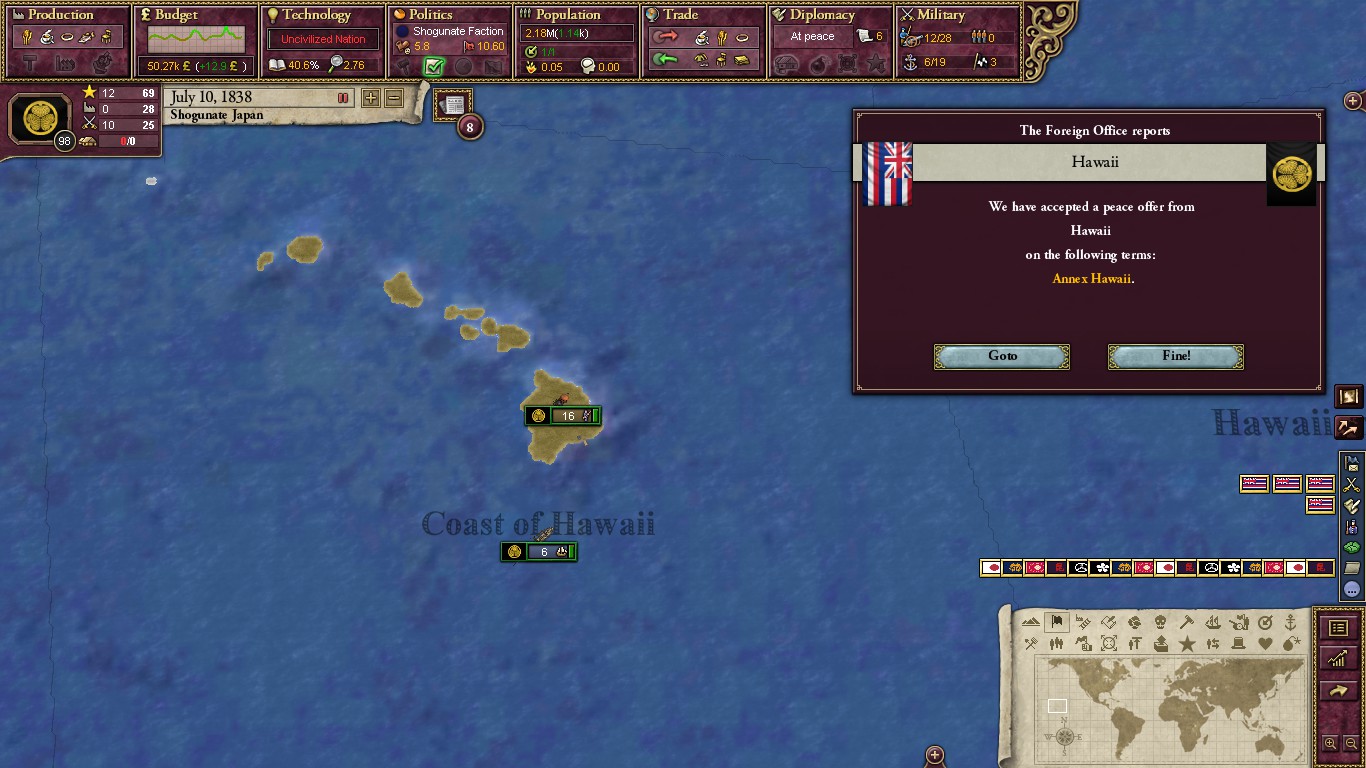Select the fleet of 6 off Hawaii's coast

[539, 552]
